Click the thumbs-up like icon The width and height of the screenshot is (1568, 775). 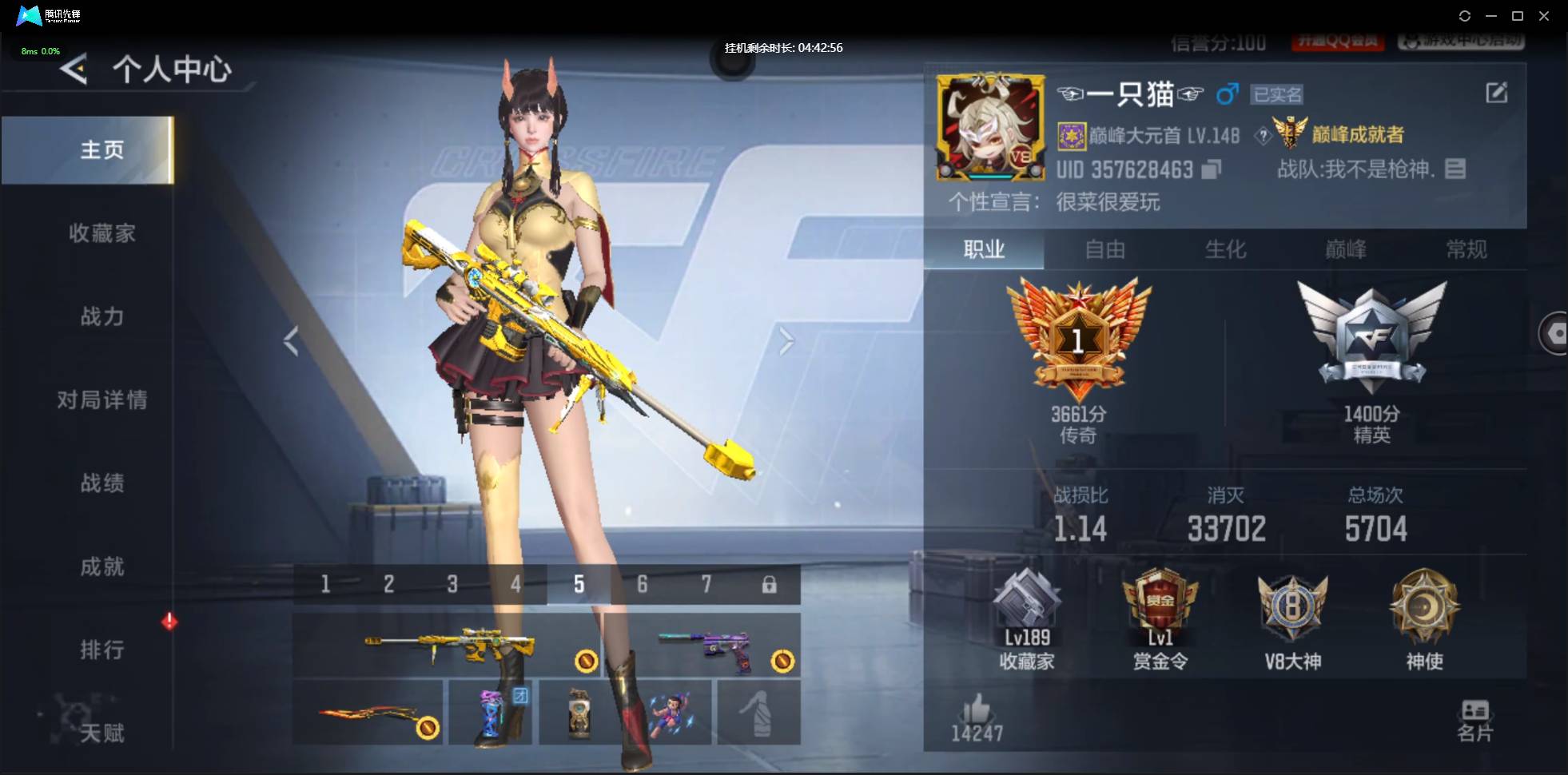pos(977,709)
